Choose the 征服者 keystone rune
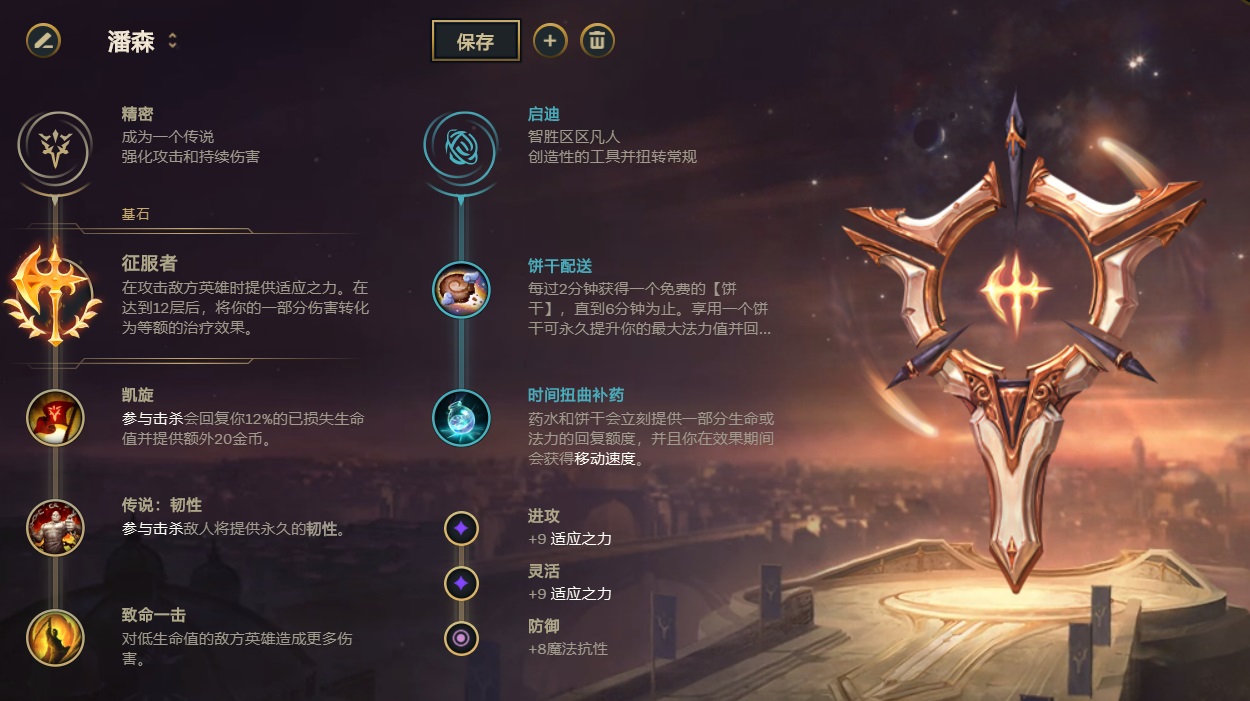1250x701 pixels. (55, 293)
